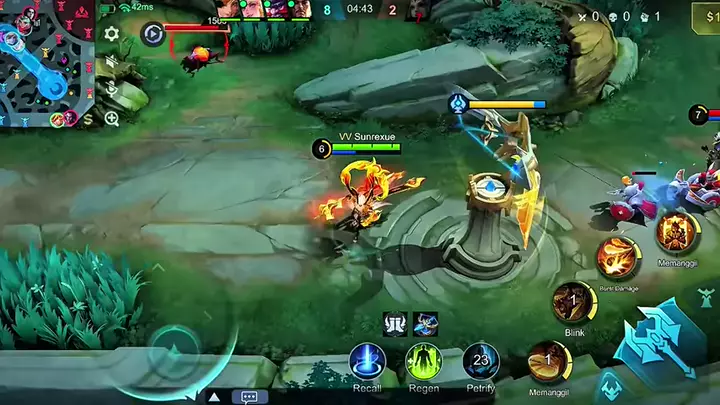
Task: Open the minimap
Action: point(47,62)
